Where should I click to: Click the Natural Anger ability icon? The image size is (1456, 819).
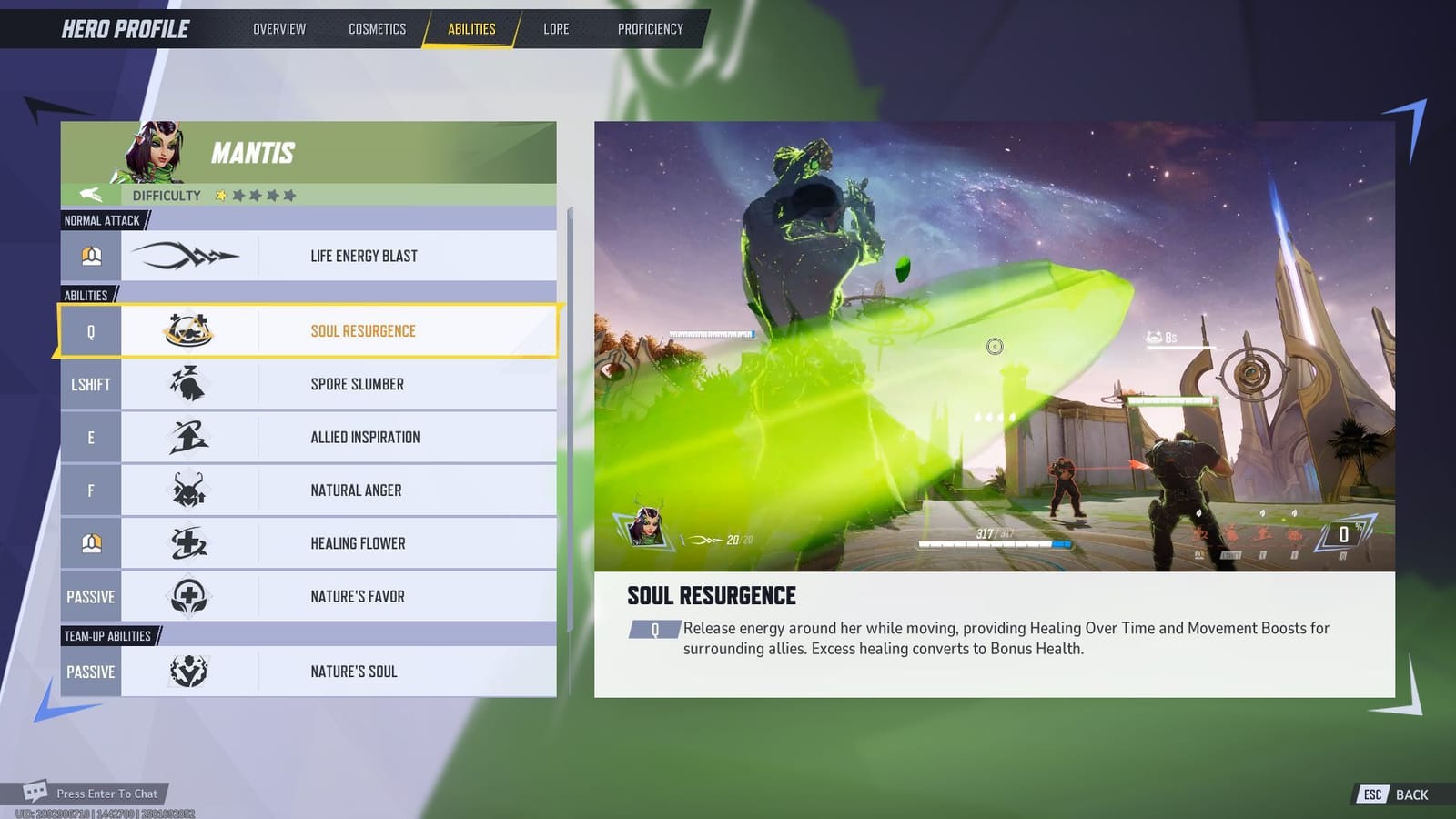(188, 490)
